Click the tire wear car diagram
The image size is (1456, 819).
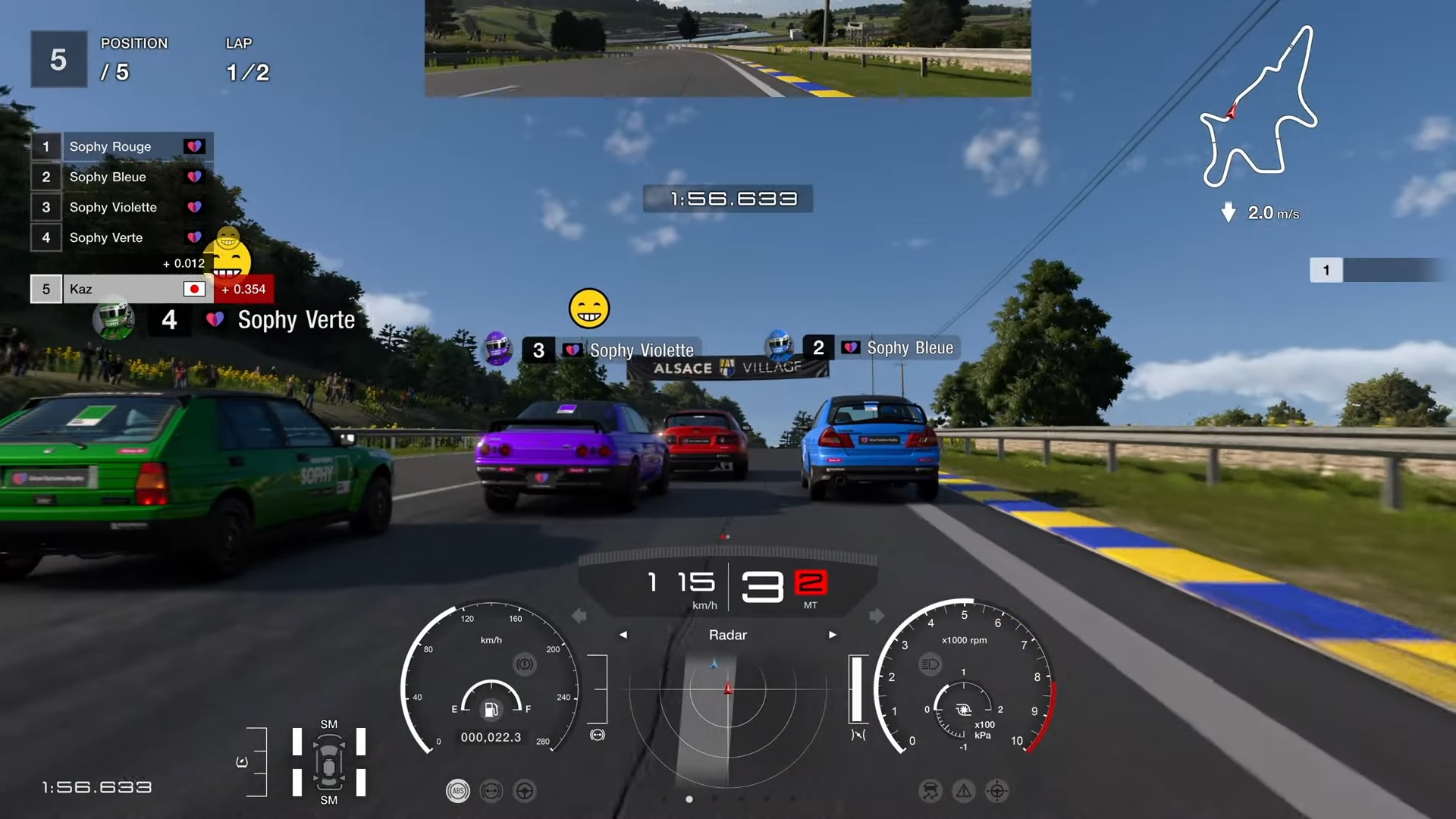click(329, 762)
